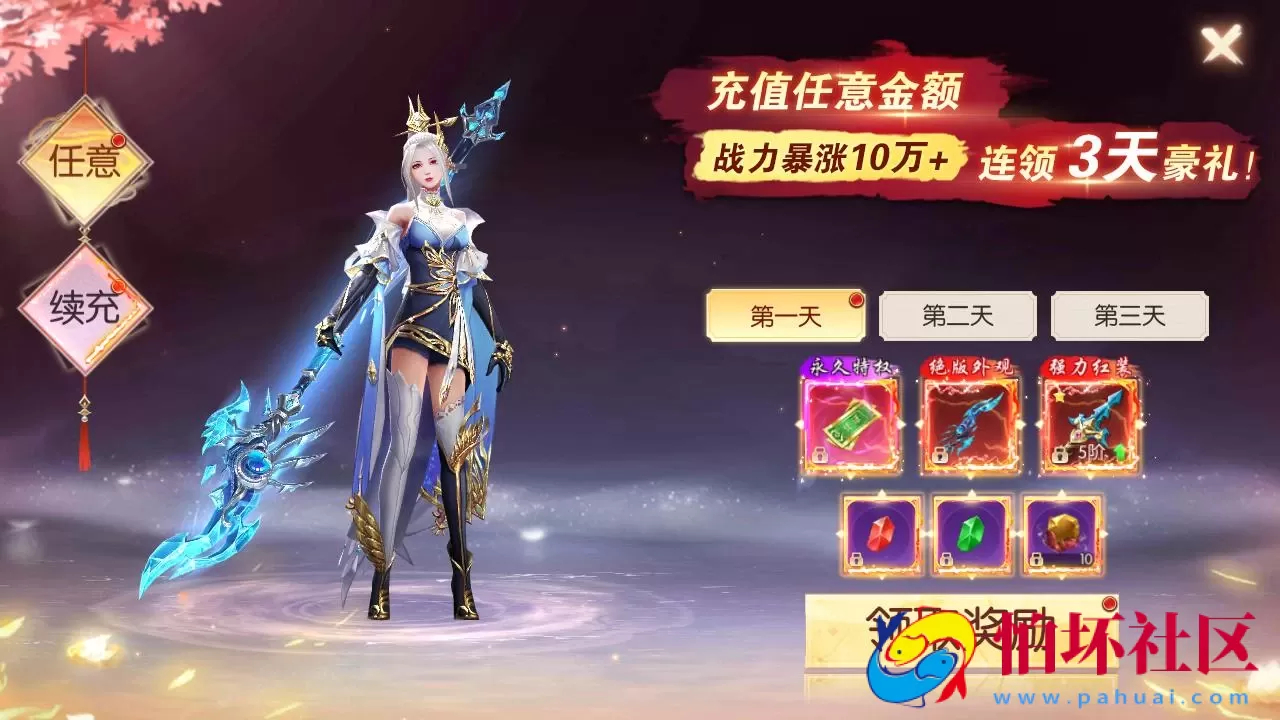Click the green upgrade arrow on 强力红装
The height and width of the screenshot is (720, 1280).
(1119, 450)
